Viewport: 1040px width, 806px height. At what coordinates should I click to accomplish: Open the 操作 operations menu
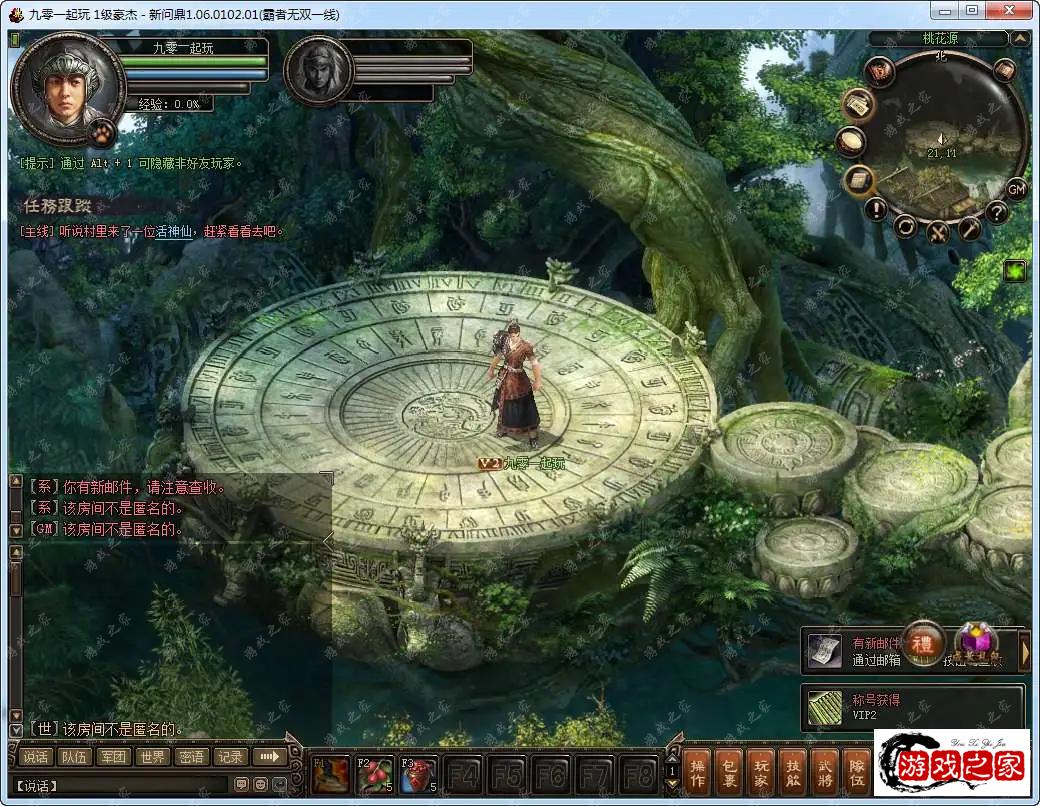(698, 771)
